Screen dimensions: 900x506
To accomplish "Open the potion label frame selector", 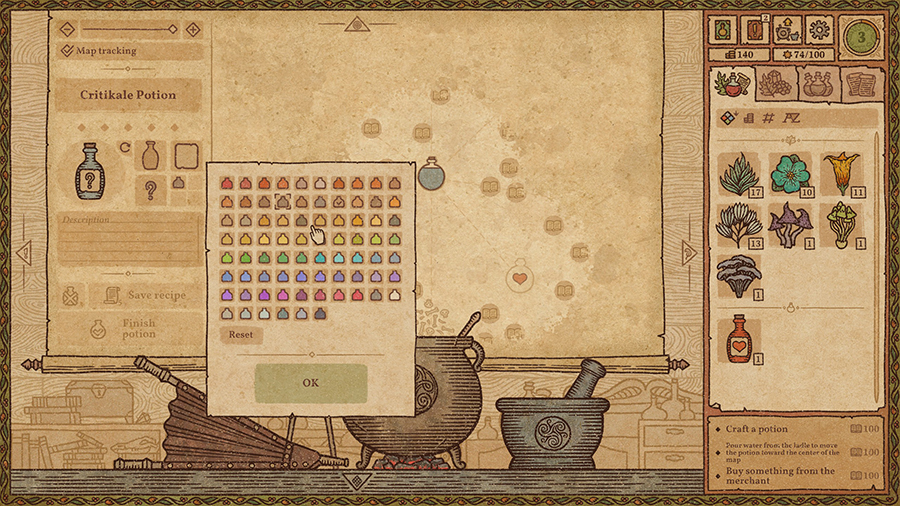I will tap(186, 155).
